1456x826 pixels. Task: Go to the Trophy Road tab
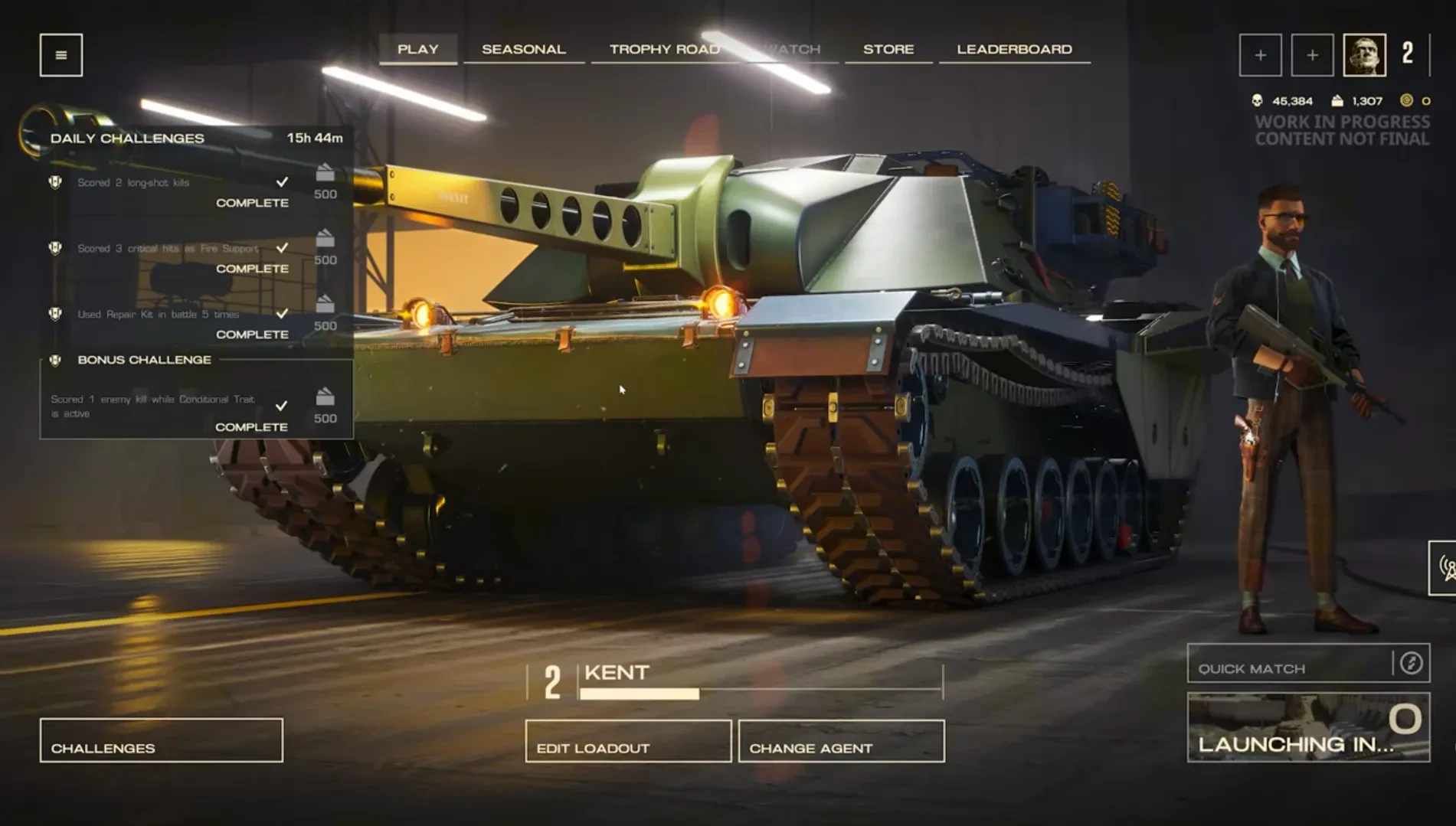coord(664,49)
